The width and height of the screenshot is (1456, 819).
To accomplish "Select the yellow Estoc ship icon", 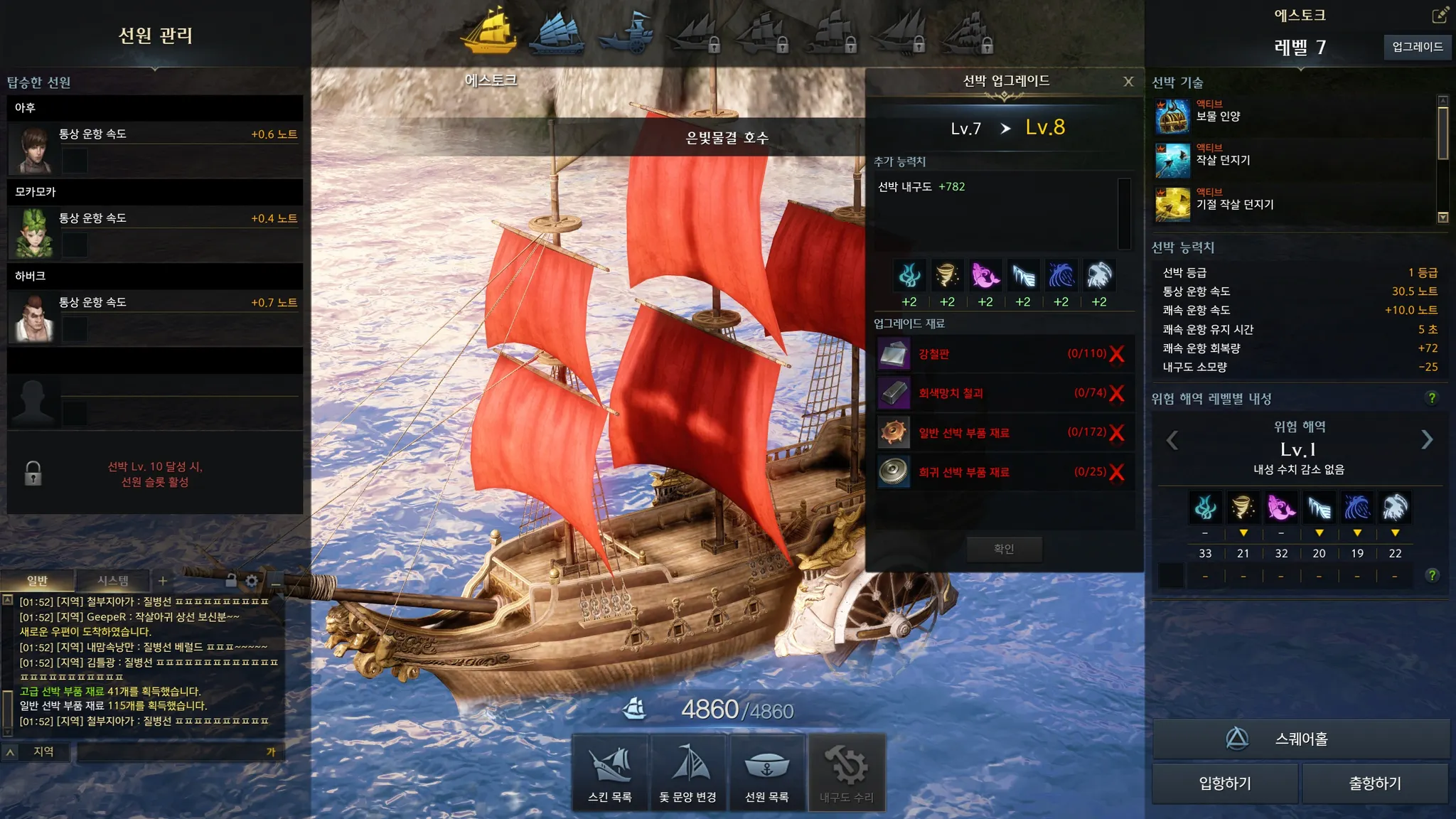I will pos(489,31).
